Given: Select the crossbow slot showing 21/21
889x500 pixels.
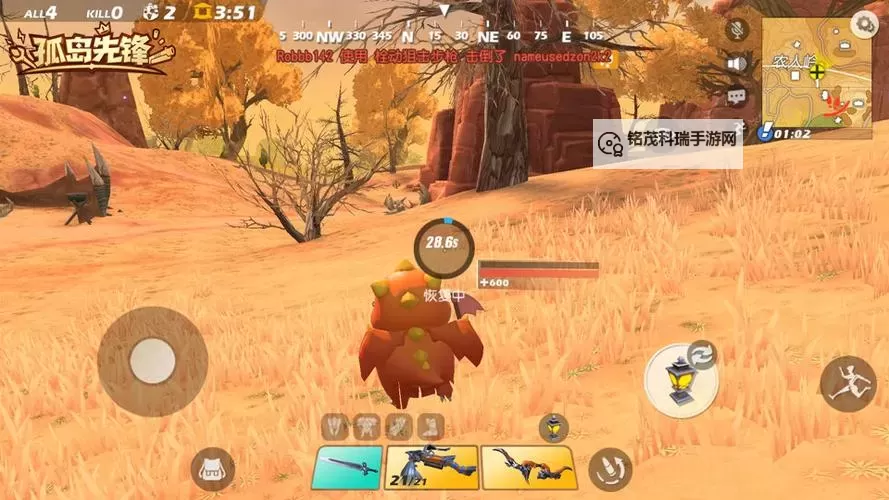Looking at the screenshot, I should pyautogui.click(x=431, y=467).
